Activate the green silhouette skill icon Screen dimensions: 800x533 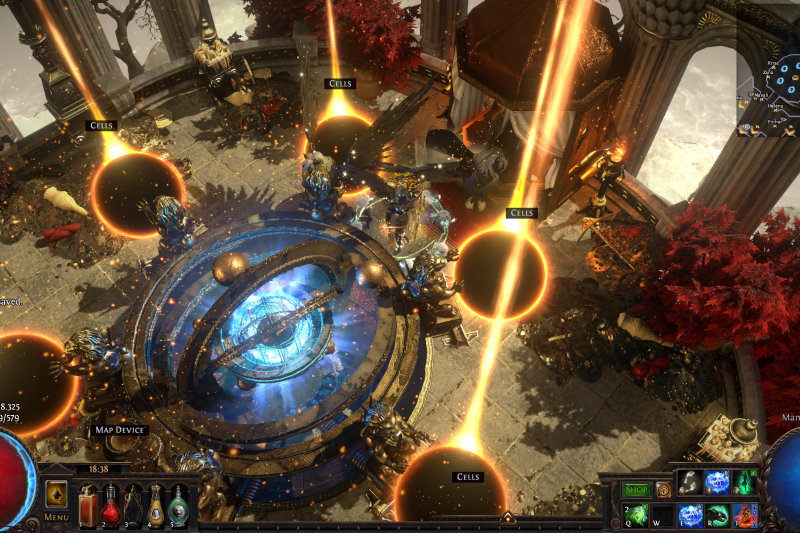pyautogui.click(x=746, y=482)
